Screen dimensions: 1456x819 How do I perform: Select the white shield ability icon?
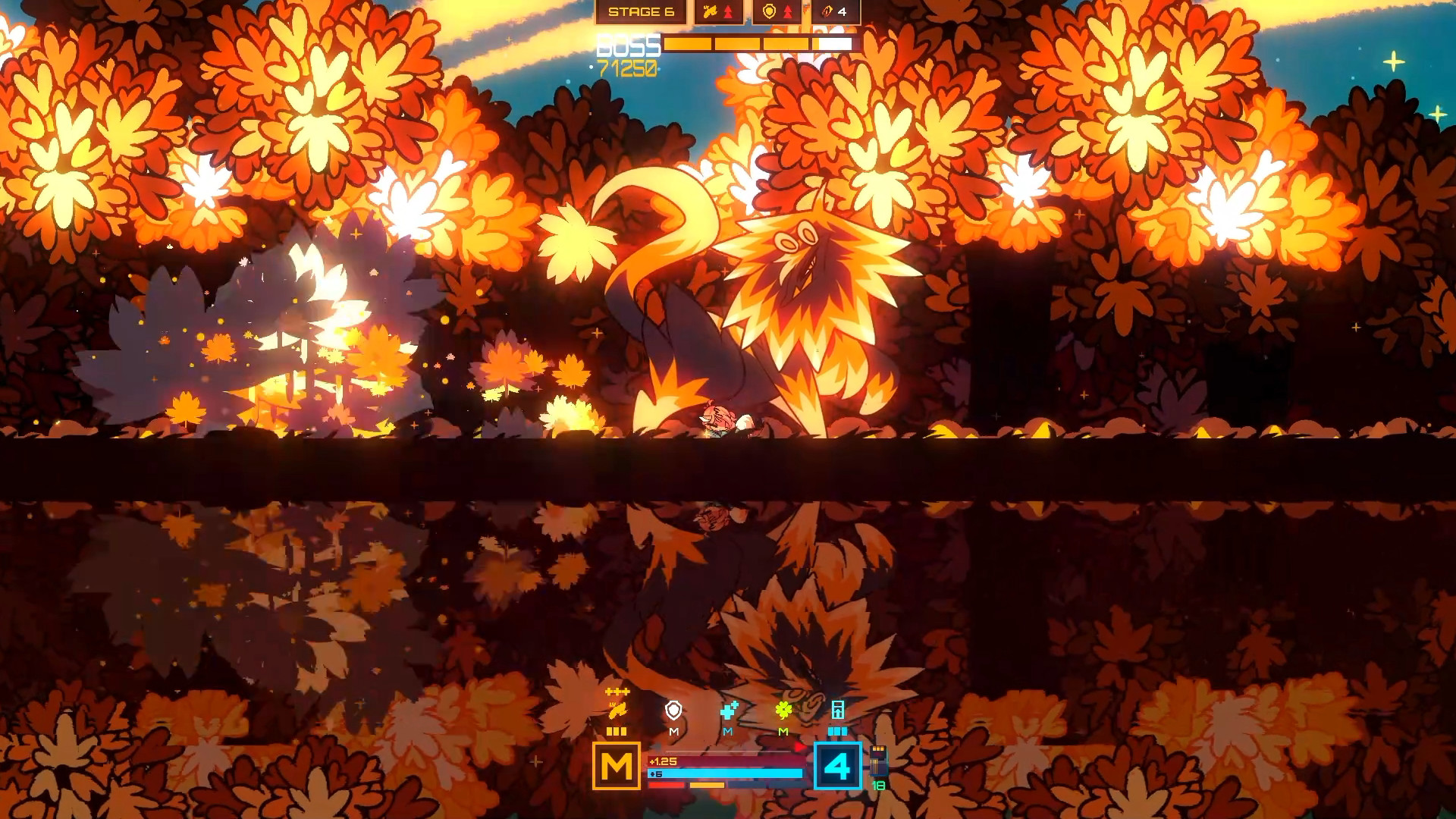click(x=673, y=709)
